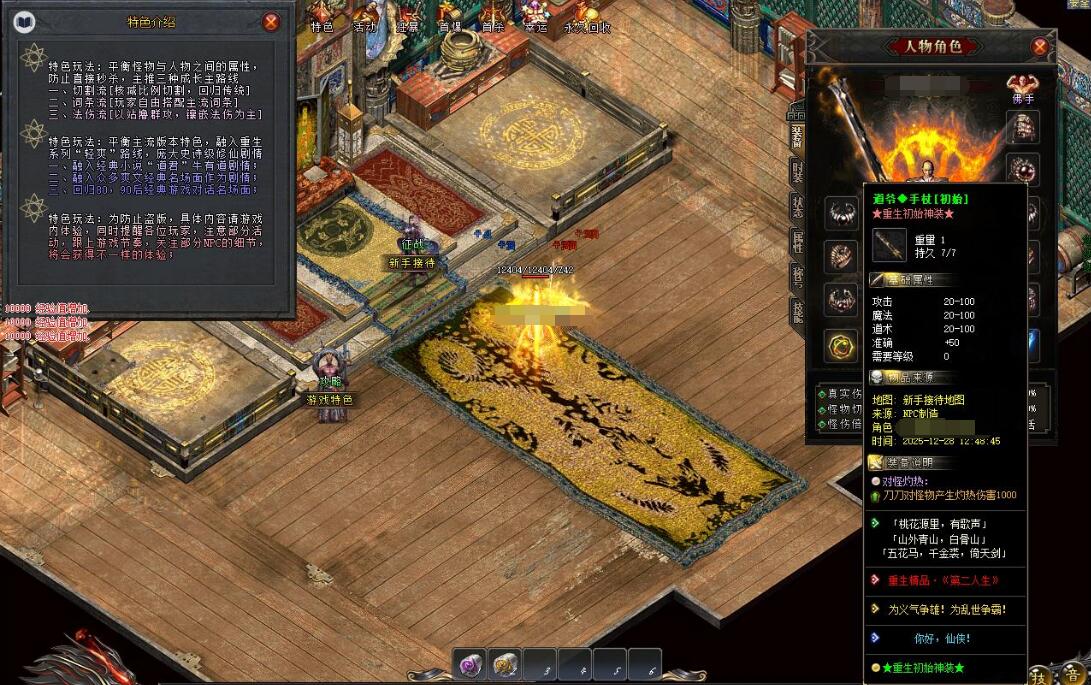Open the 活动 events menu icon

[365, 20]
